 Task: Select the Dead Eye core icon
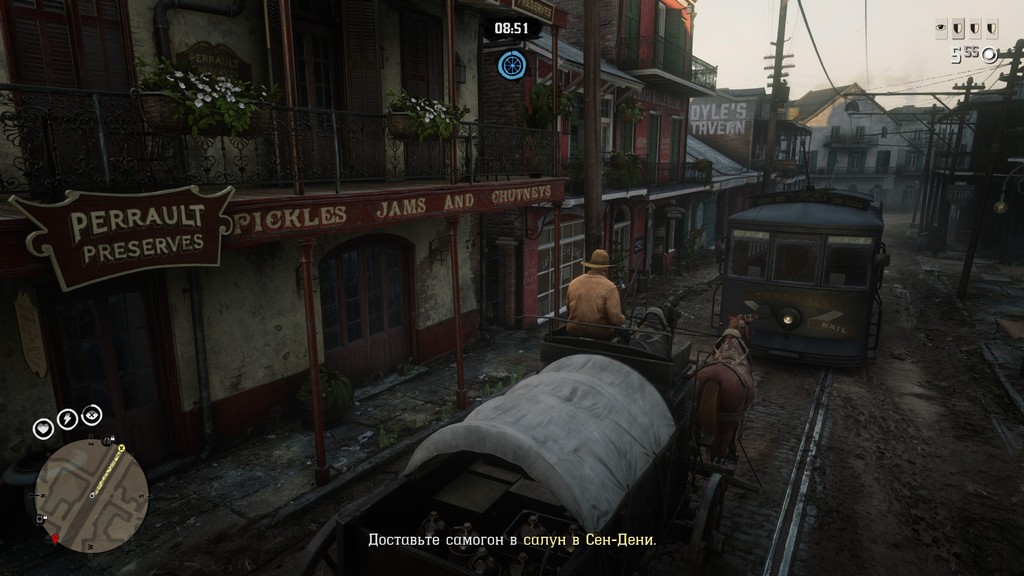coord(91,416)
